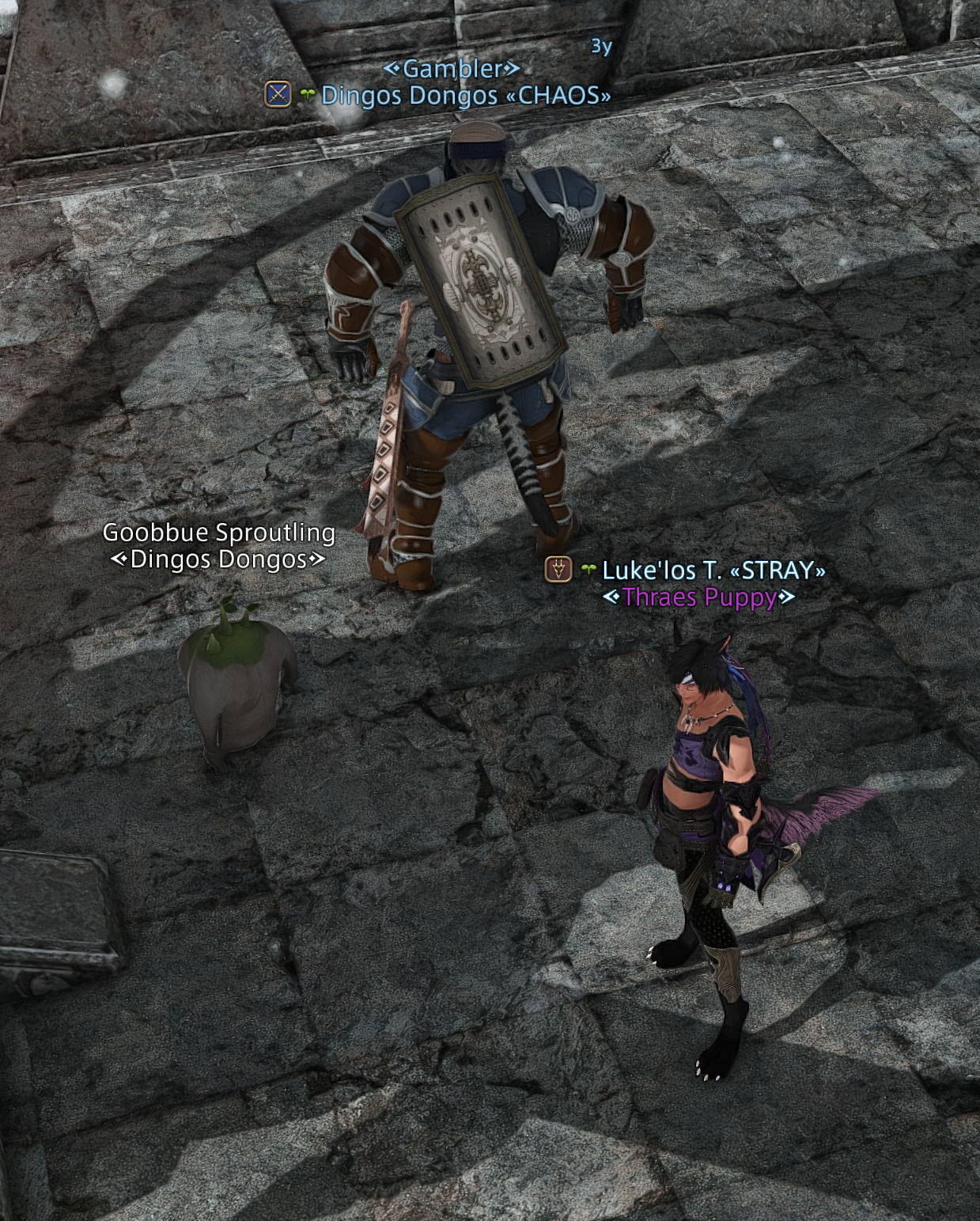Image resolution: width=980 pixels, height=1221 pixels.
Task: Select the Dingos Dongos «CHAOS» nameplate
Action: point(465,96)
